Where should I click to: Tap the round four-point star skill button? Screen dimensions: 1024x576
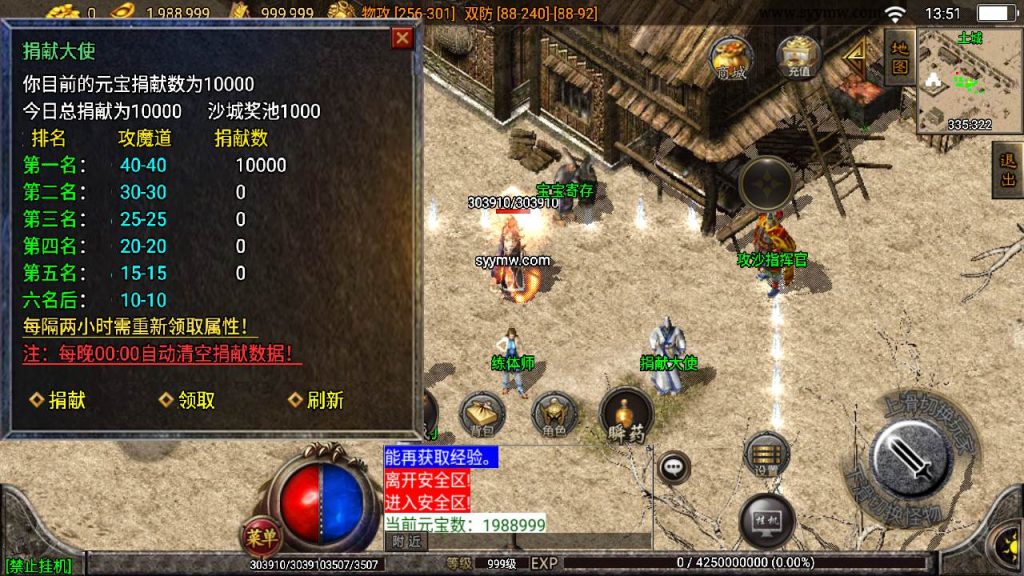[x=767, y=184]
